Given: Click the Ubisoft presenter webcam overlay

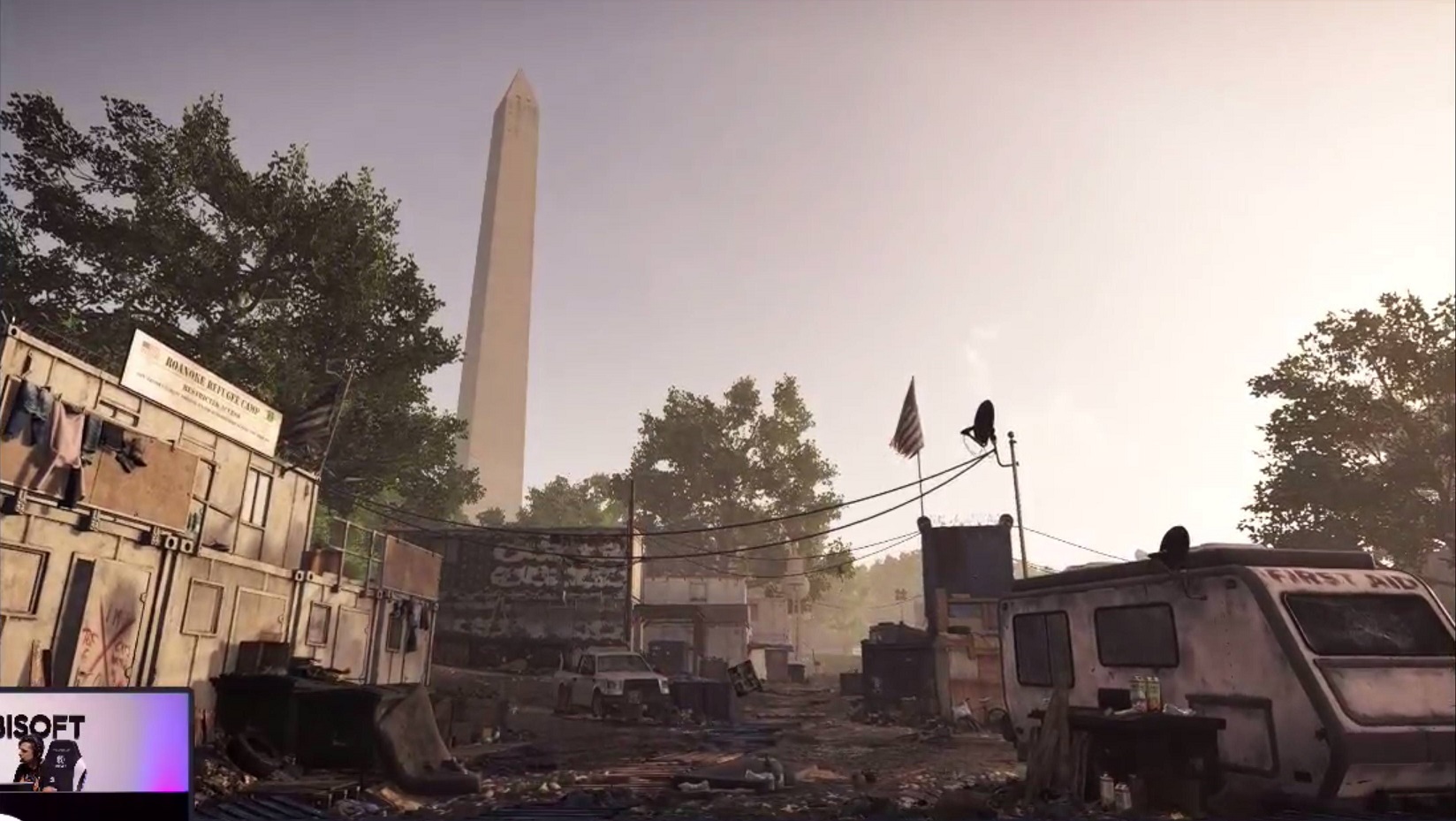Looking at the screenshot, I should (x=95, y=753).
